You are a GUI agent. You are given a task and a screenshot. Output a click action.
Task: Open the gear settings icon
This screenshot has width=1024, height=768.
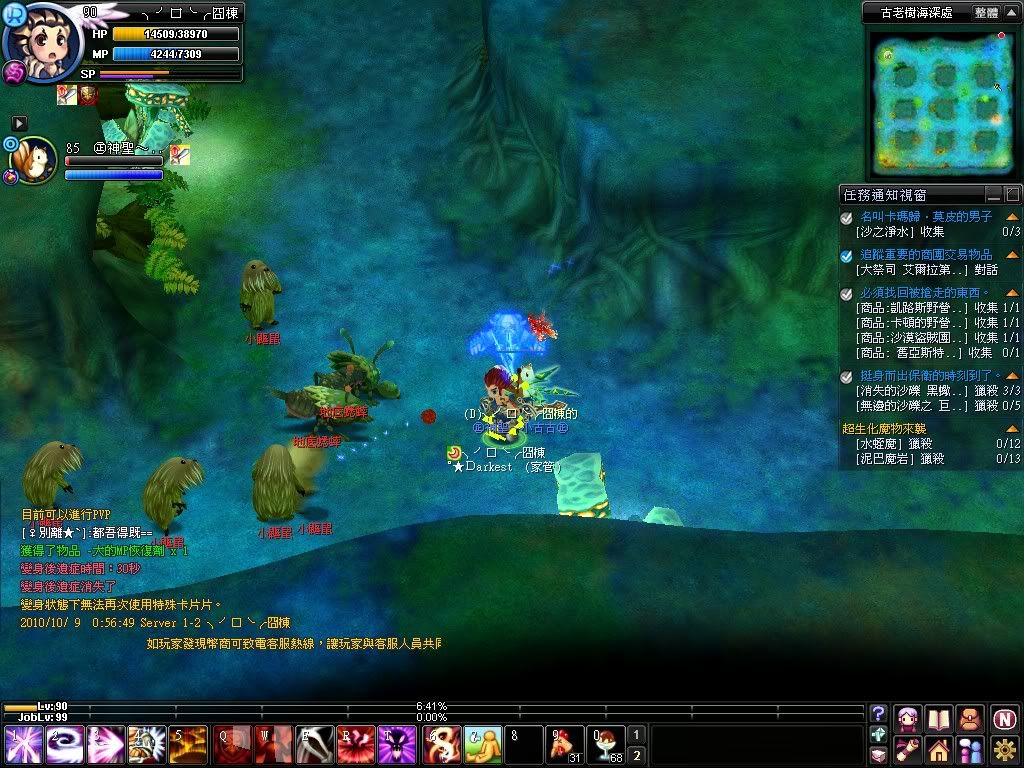pyautogui.click(x=1004, y=749)
